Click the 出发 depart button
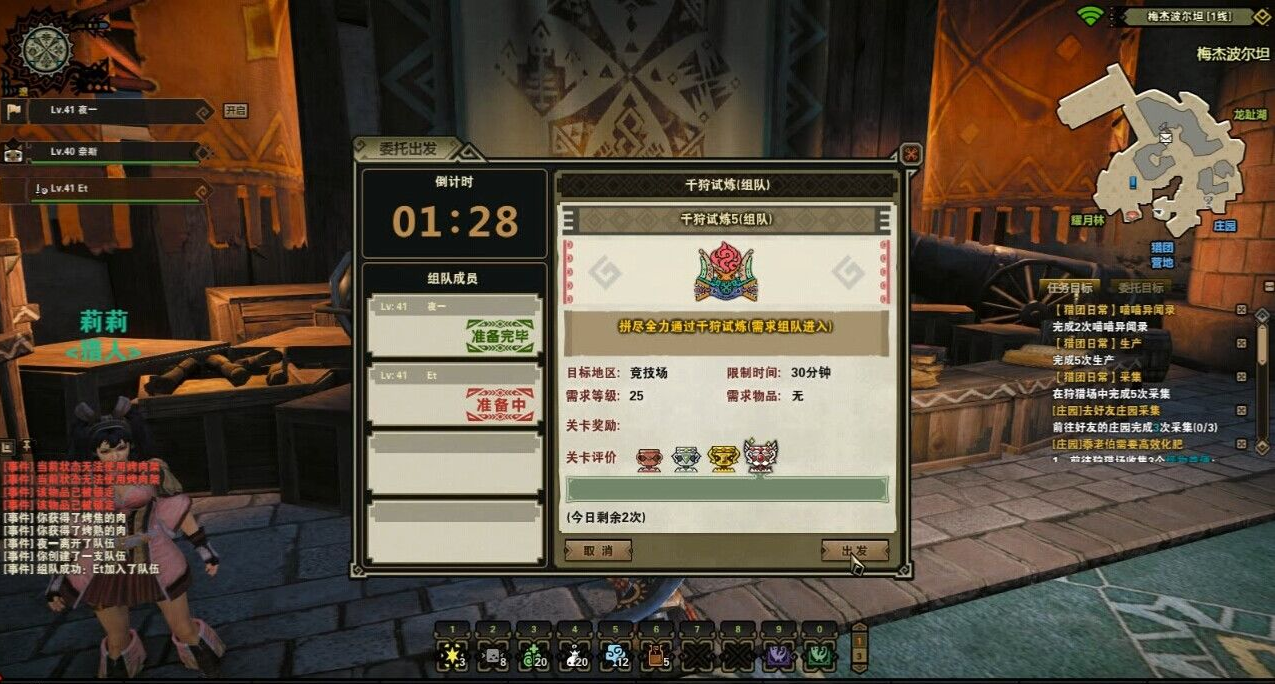1275x684 pixels. coord(854,550)
